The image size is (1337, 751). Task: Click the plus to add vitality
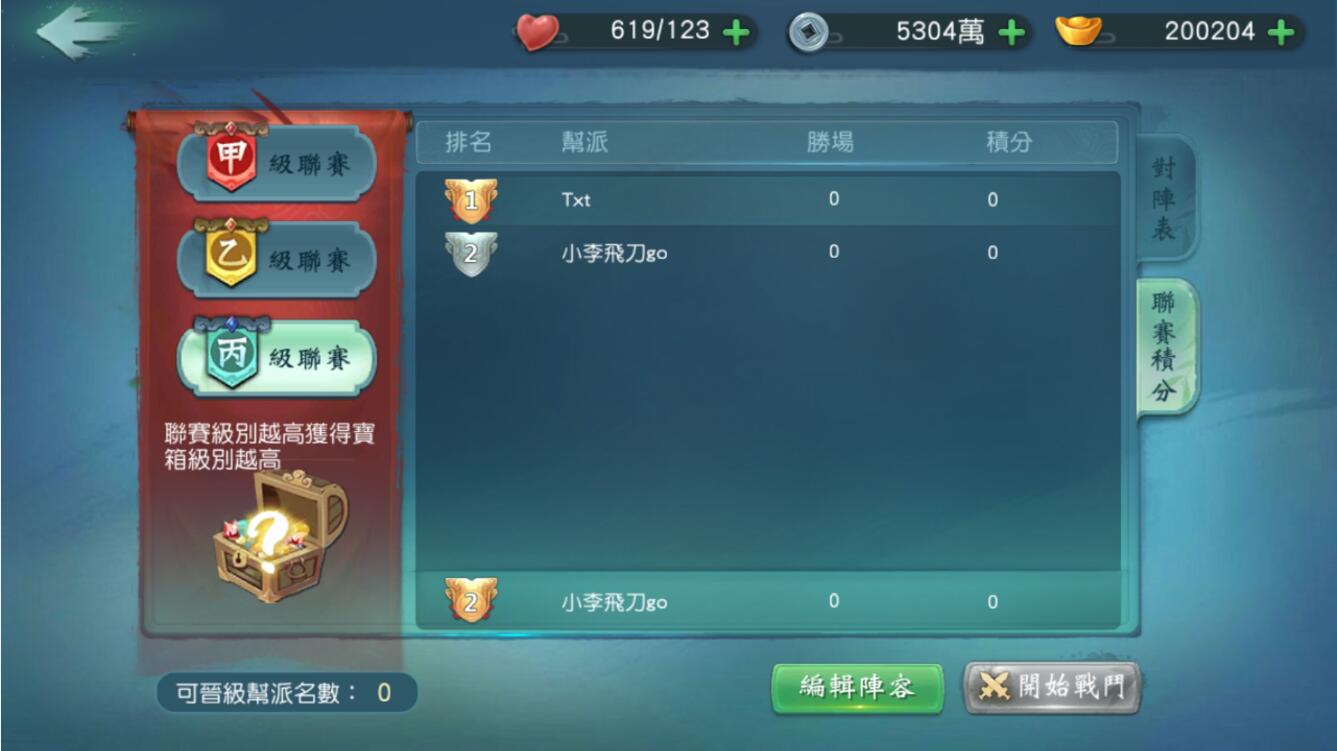pyautogui.click(x=736, y=31)
